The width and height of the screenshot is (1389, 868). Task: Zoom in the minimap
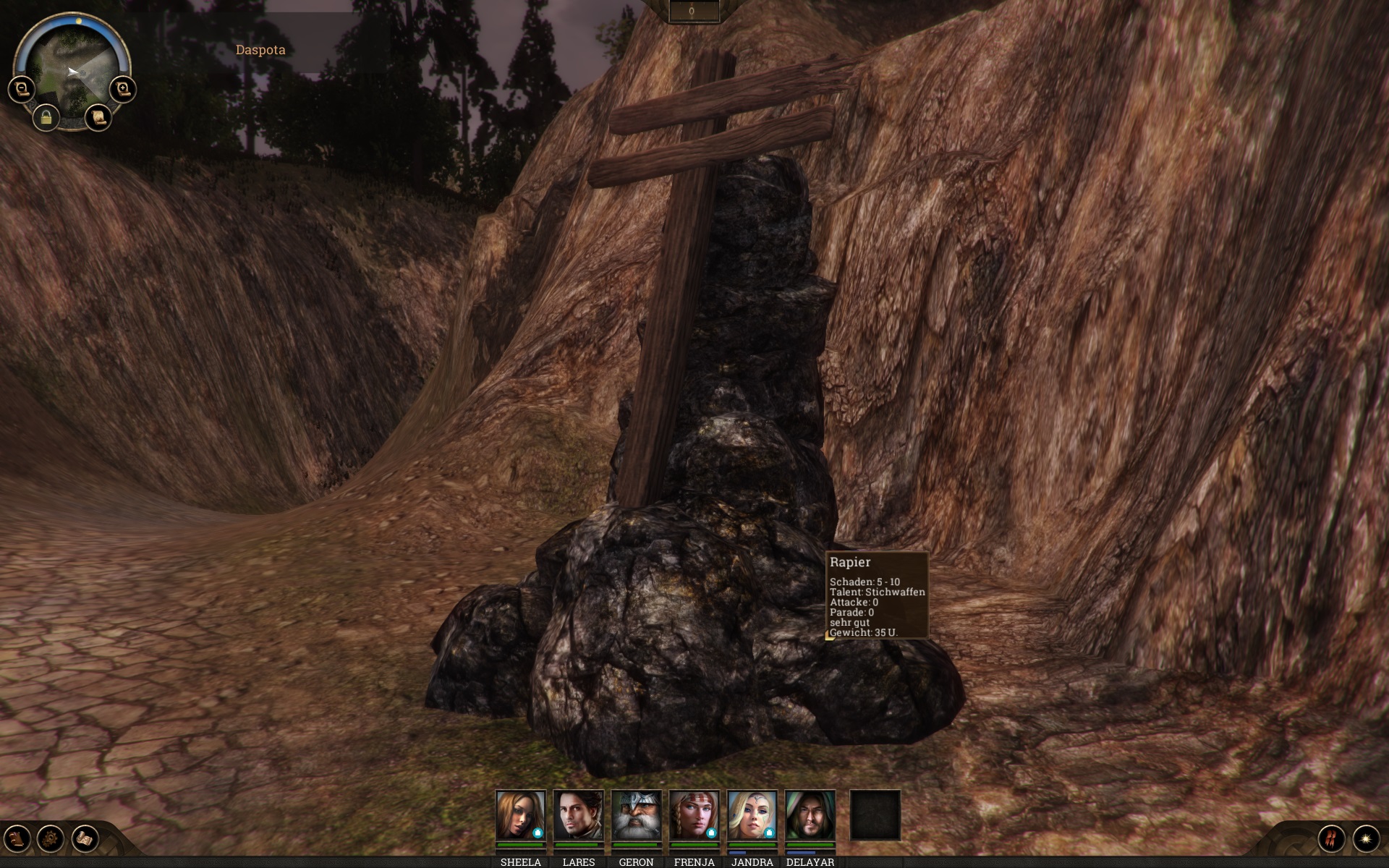coord(123,90)
